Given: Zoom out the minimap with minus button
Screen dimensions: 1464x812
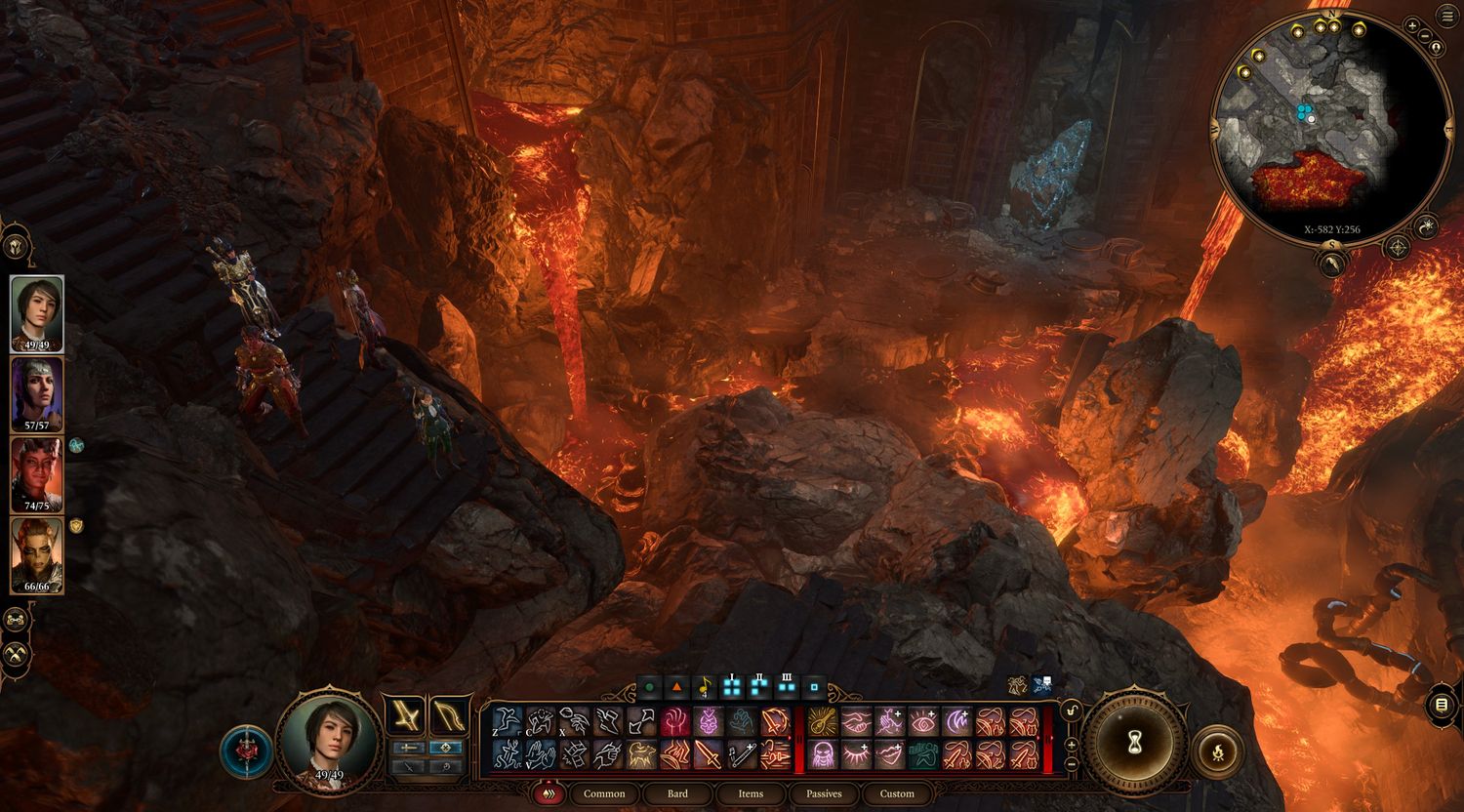Looking at the screenshot, I should pyautogui.click(x=1426, y=36).
